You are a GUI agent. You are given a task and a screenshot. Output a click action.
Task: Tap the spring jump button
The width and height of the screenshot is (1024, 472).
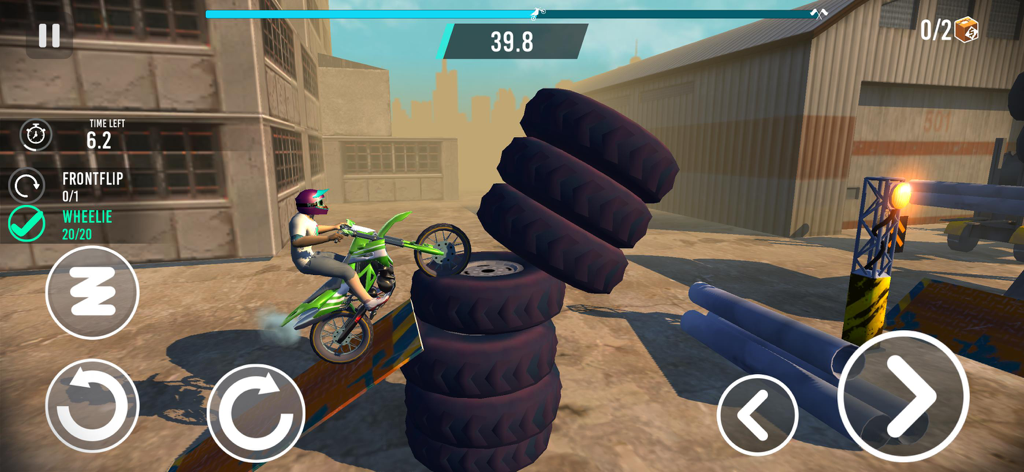(92, 292)
